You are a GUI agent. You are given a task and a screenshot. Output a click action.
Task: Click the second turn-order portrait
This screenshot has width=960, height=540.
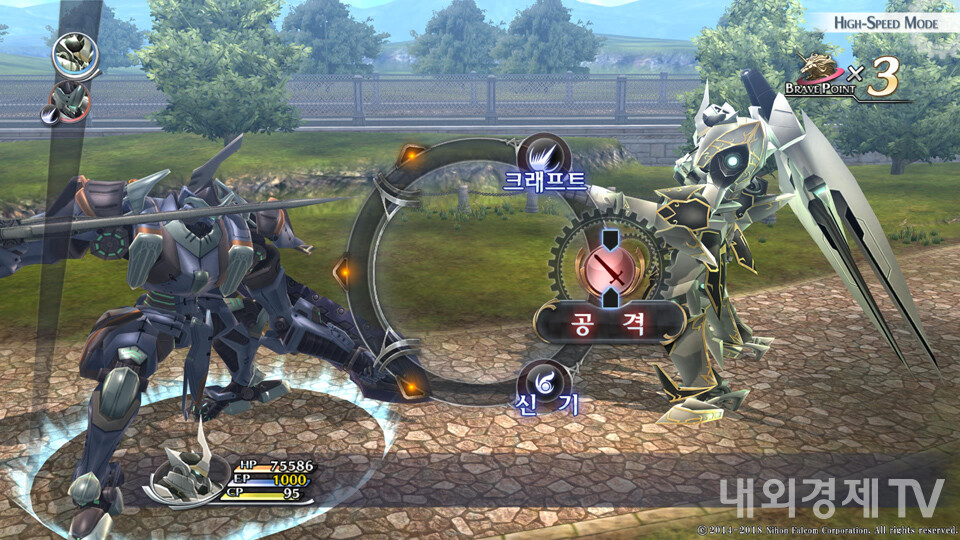click(64, 101)
